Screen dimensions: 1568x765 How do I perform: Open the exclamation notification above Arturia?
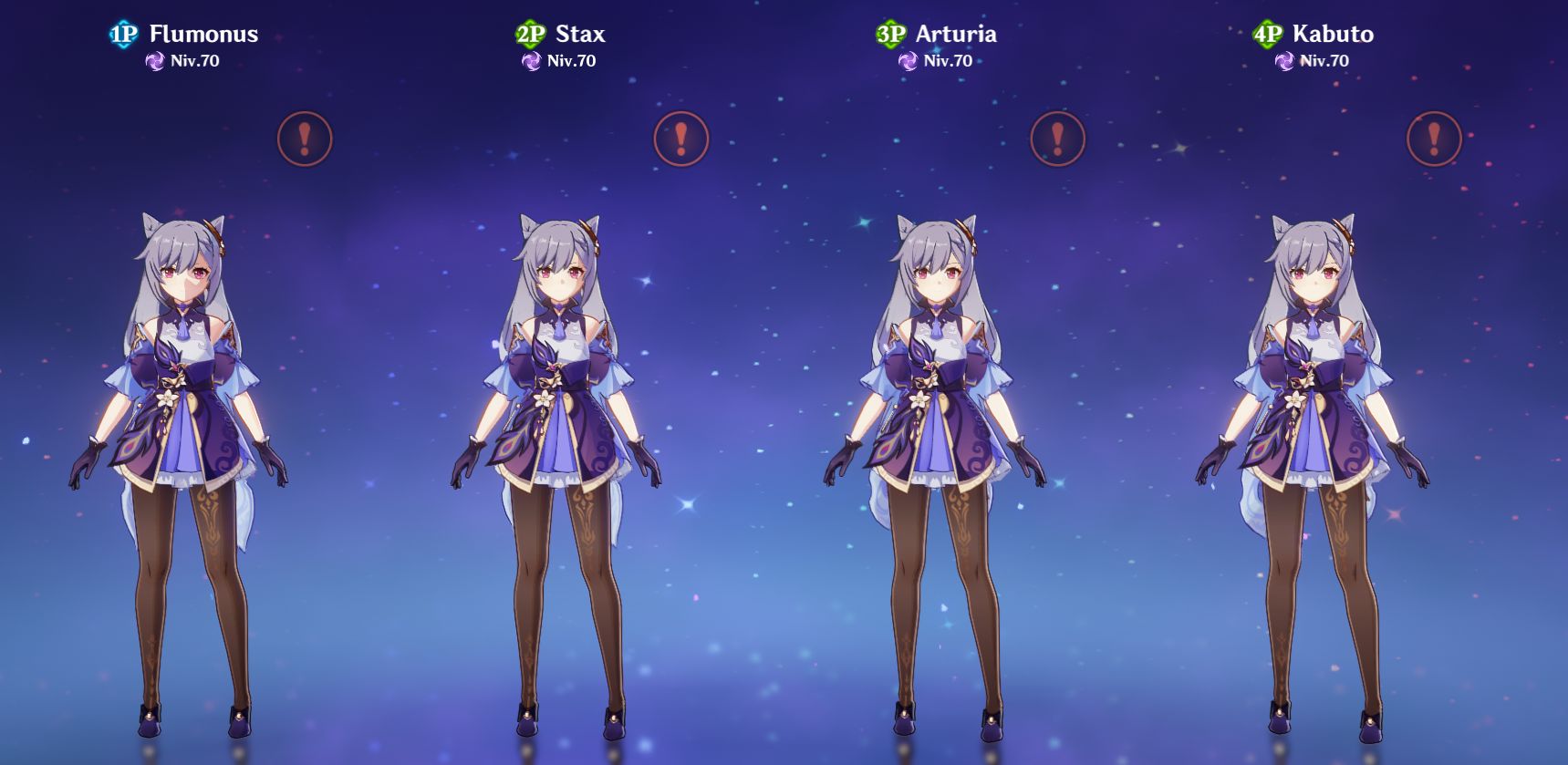(1056, 140)
